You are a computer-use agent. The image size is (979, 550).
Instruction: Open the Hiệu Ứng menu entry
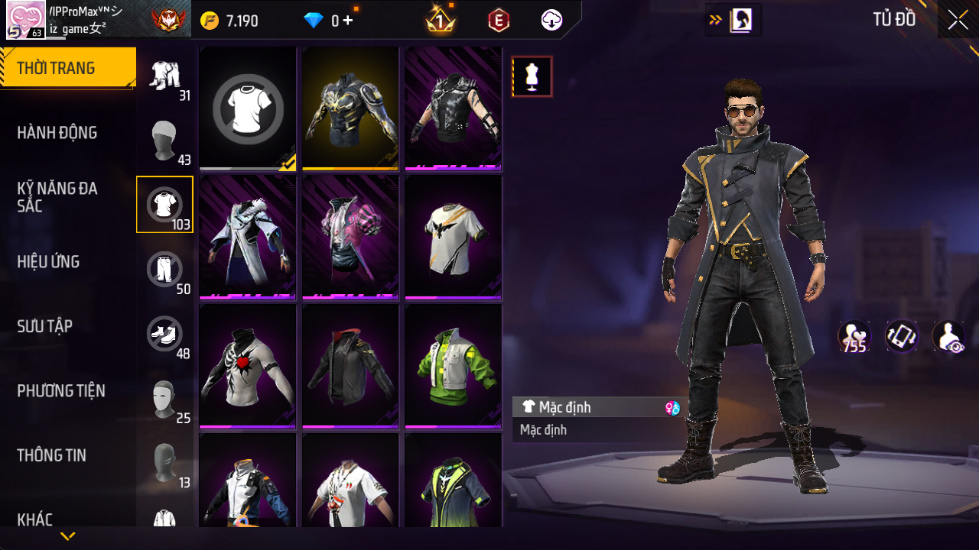coord(48,262)
